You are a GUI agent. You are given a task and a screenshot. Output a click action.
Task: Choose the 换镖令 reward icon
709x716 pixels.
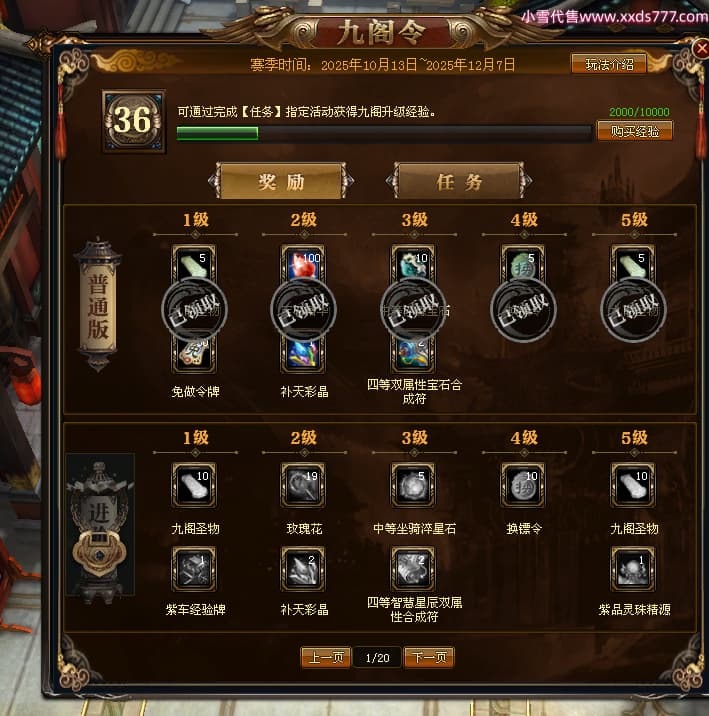click(523, 485)
